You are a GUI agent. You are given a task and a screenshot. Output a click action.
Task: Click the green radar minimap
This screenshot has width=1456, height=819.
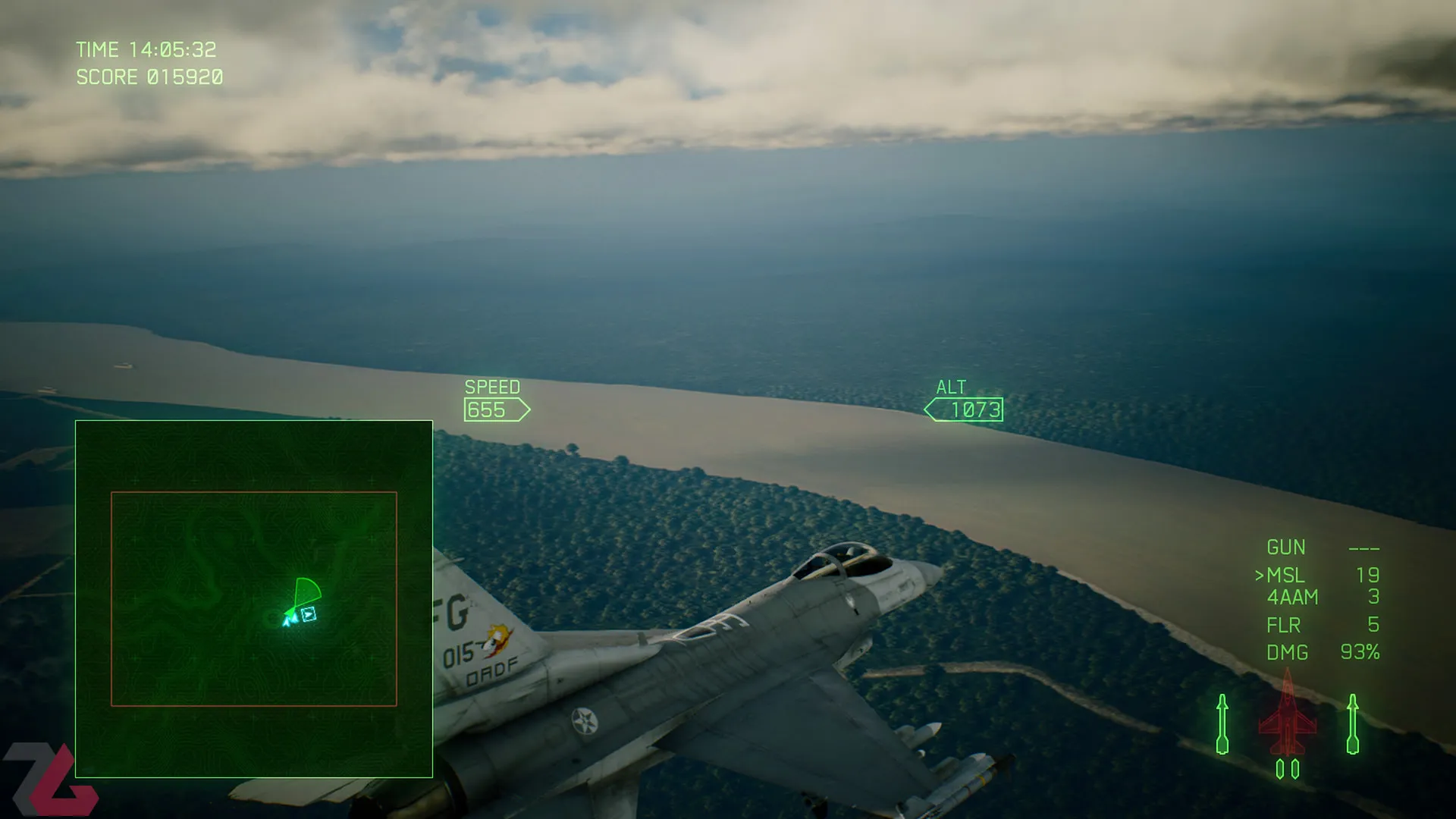254,599
